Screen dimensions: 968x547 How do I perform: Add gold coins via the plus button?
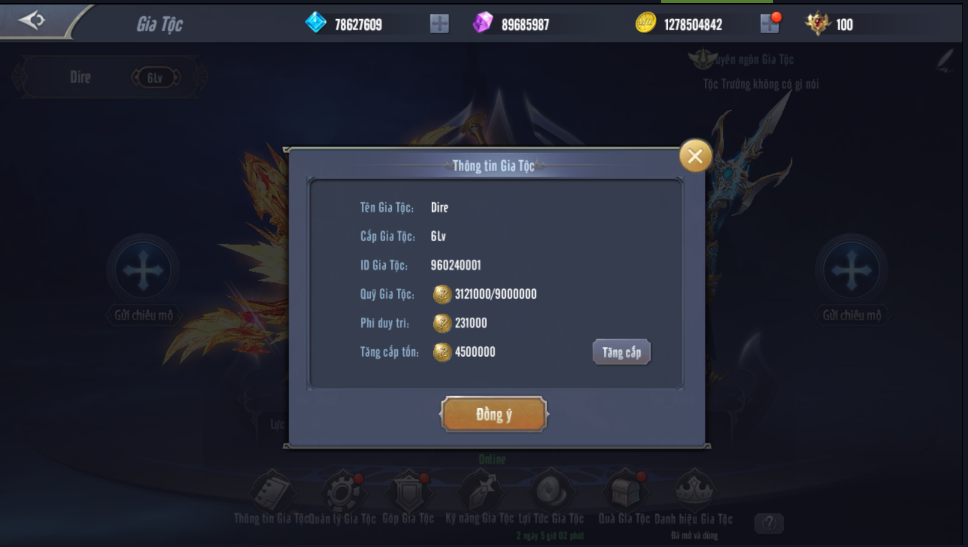[x=768, y=23]
